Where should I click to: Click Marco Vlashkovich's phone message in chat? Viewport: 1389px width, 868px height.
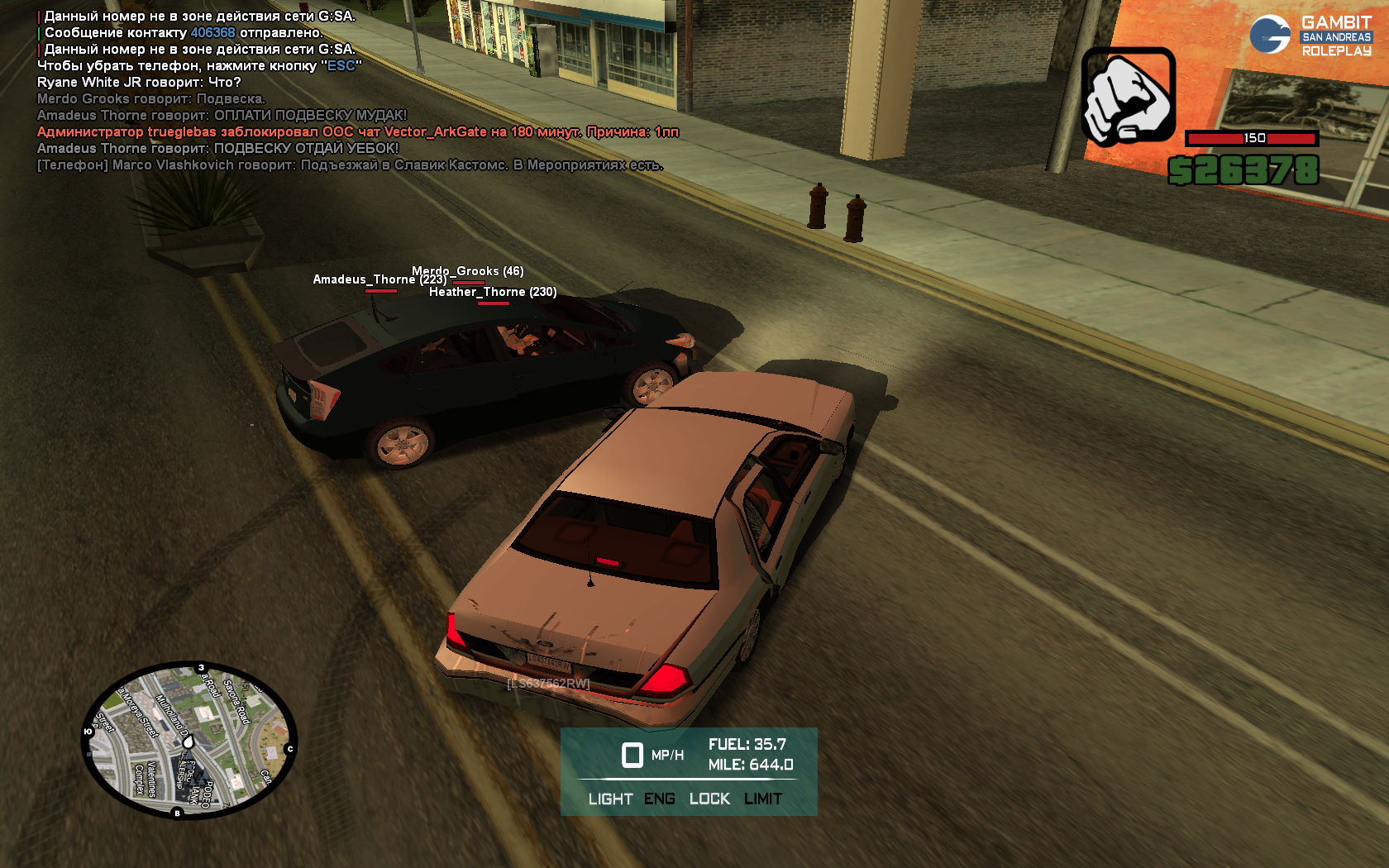[x=349, y=165]
